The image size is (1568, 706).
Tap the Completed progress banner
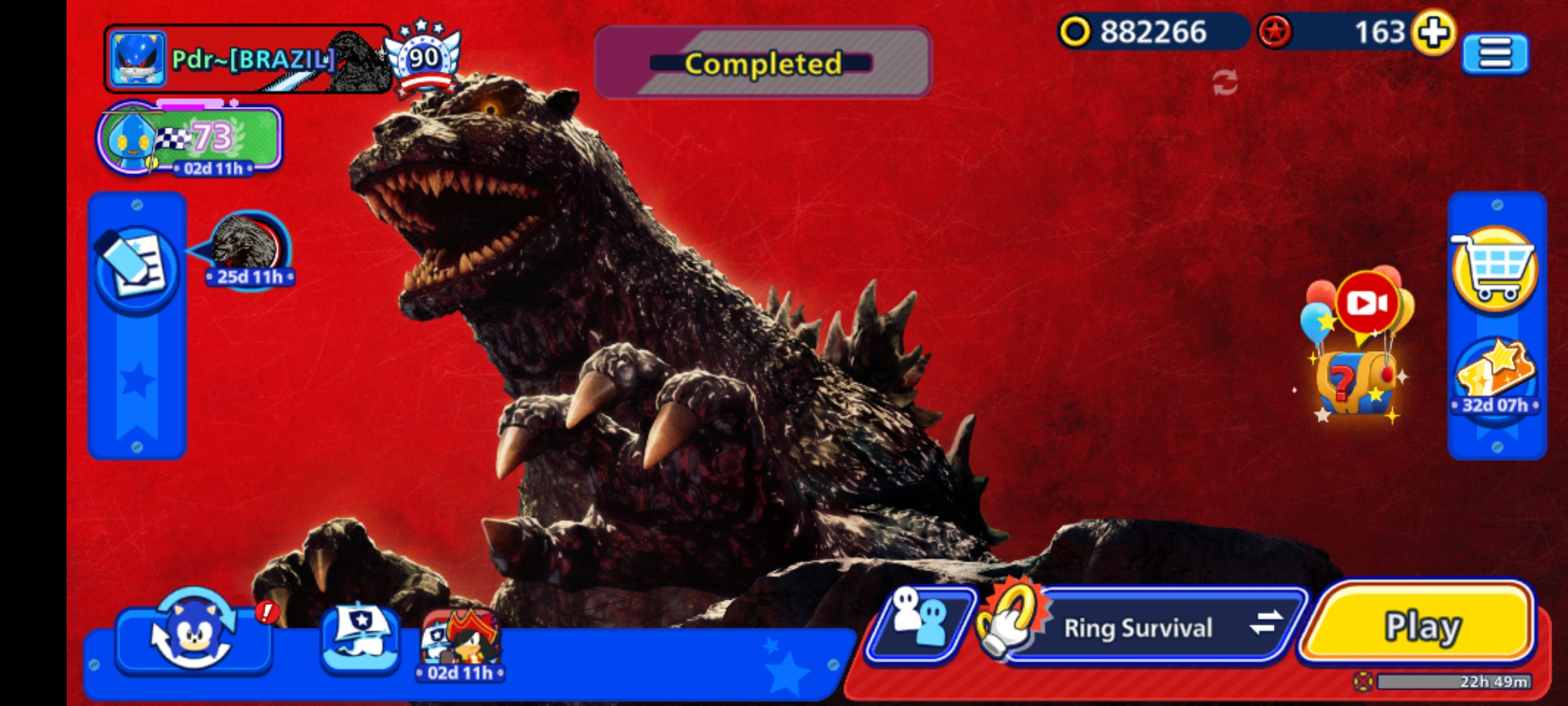point(762,63)
